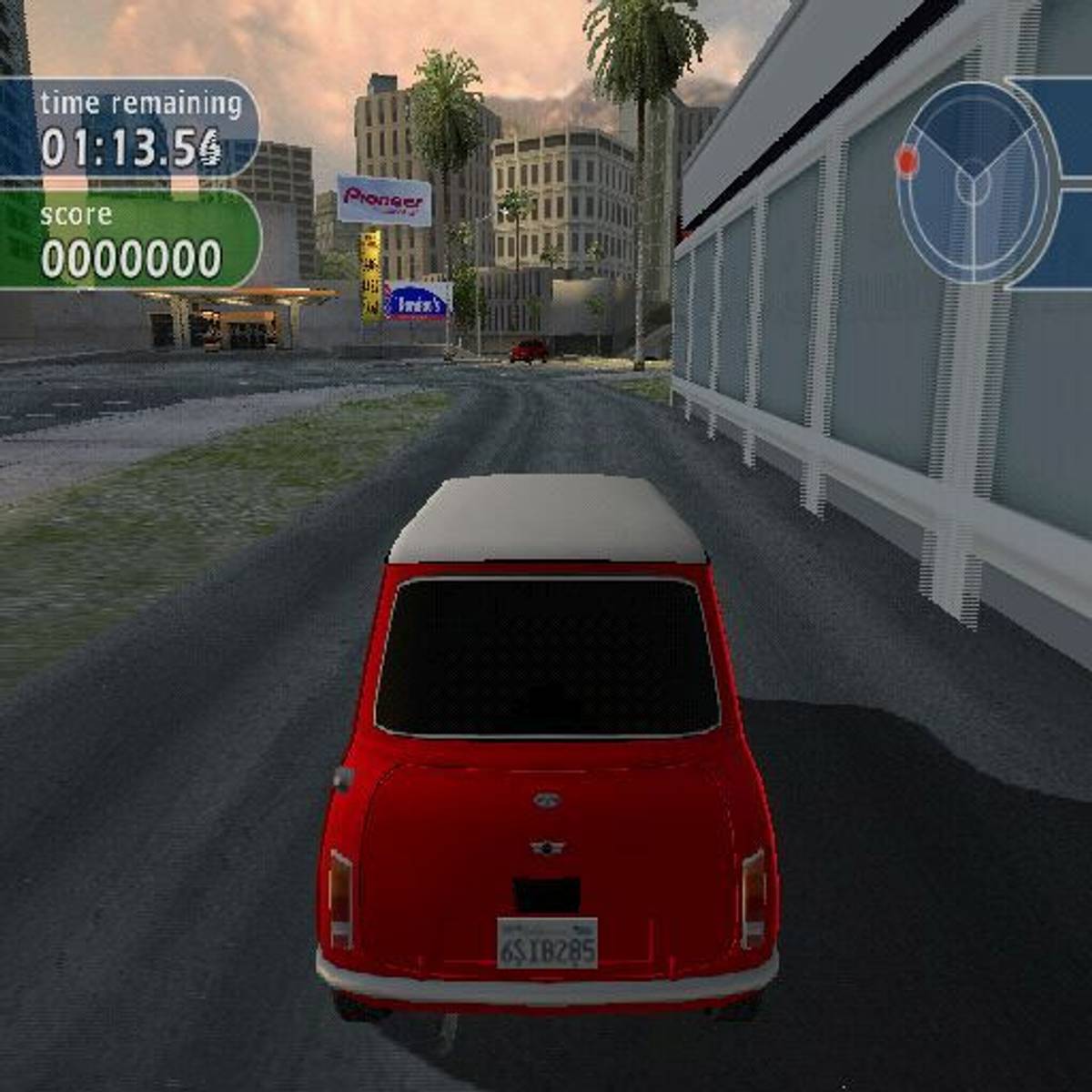Viewport: 1092px width, 1092px height.
Task: Click the circular radar minimap
Action: point(977,182)
